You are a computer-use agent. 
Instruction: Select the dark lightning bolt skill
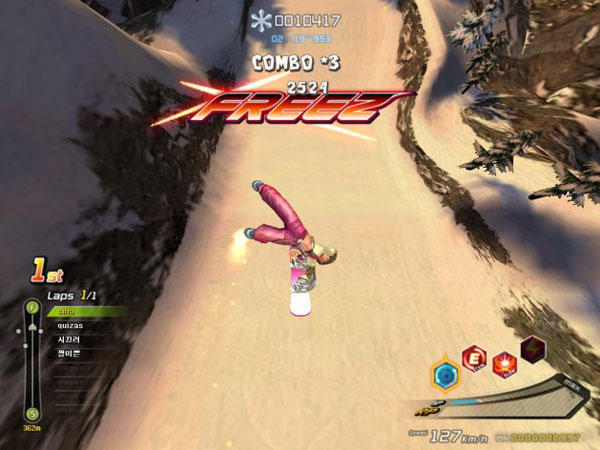tap(534, 350)
